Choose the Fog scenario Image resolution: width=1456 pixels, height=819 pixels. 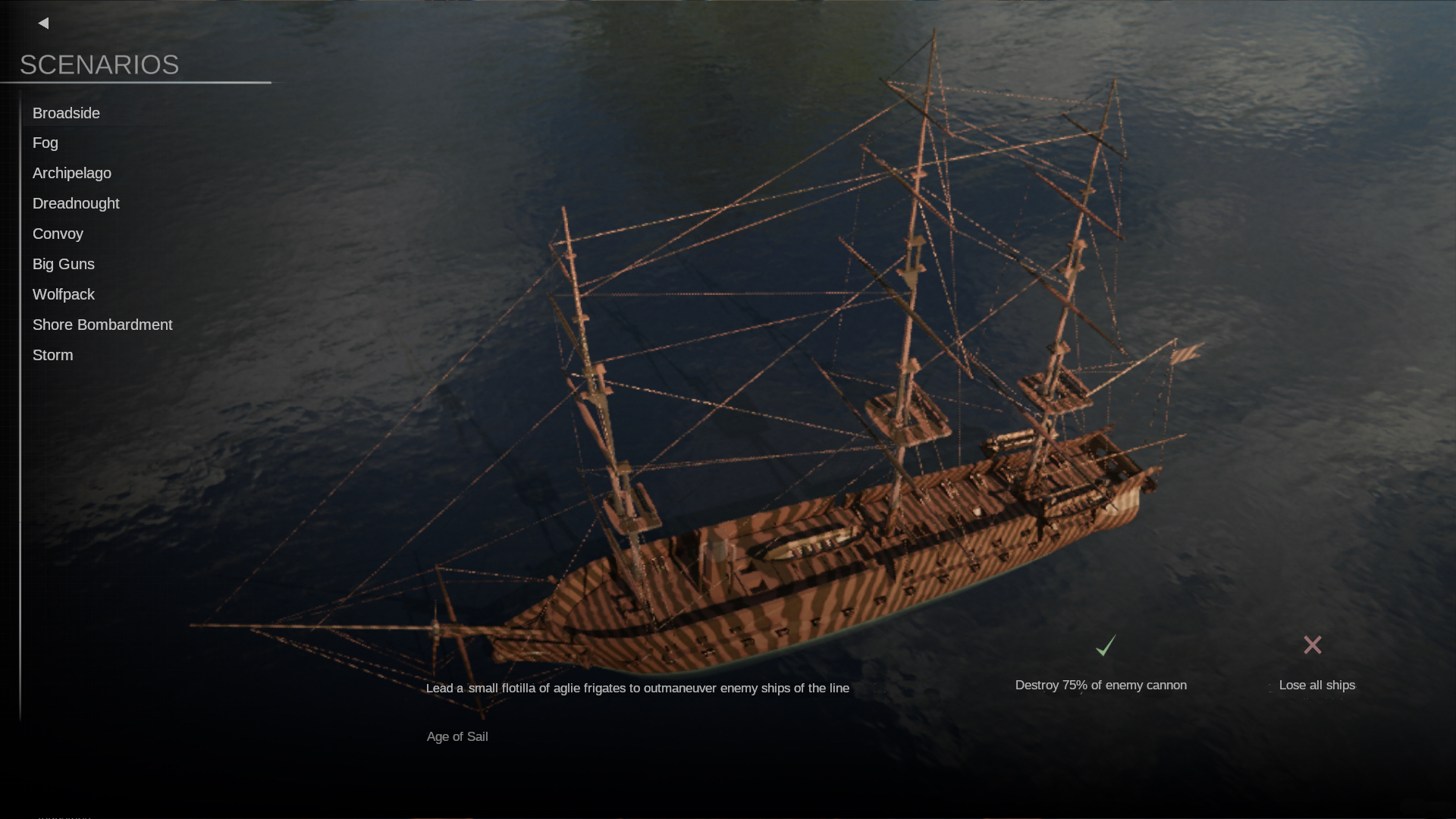coord(45,143)
